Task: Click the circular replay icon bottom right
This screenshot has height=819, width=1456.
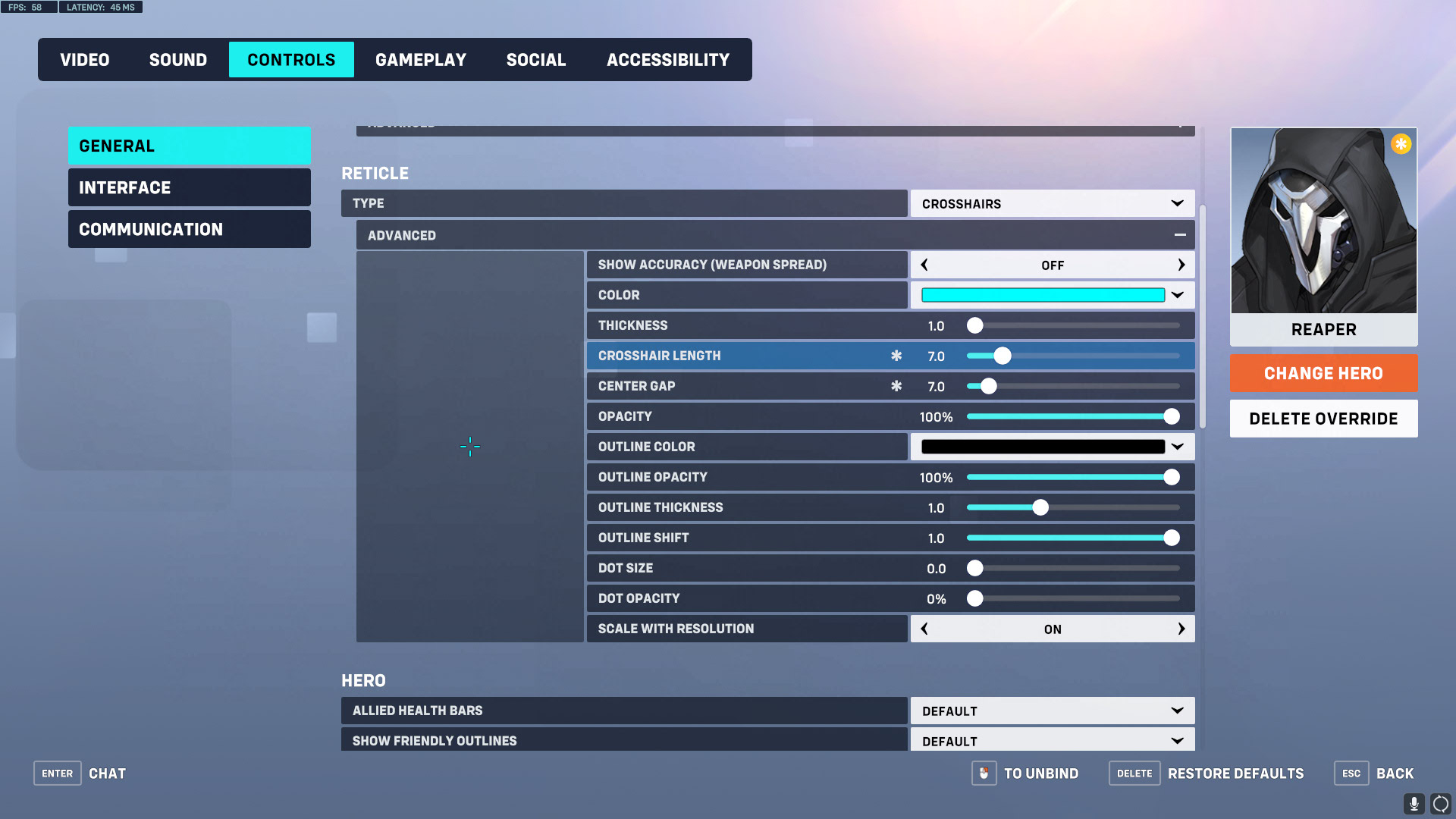Action: (1439, 802)
